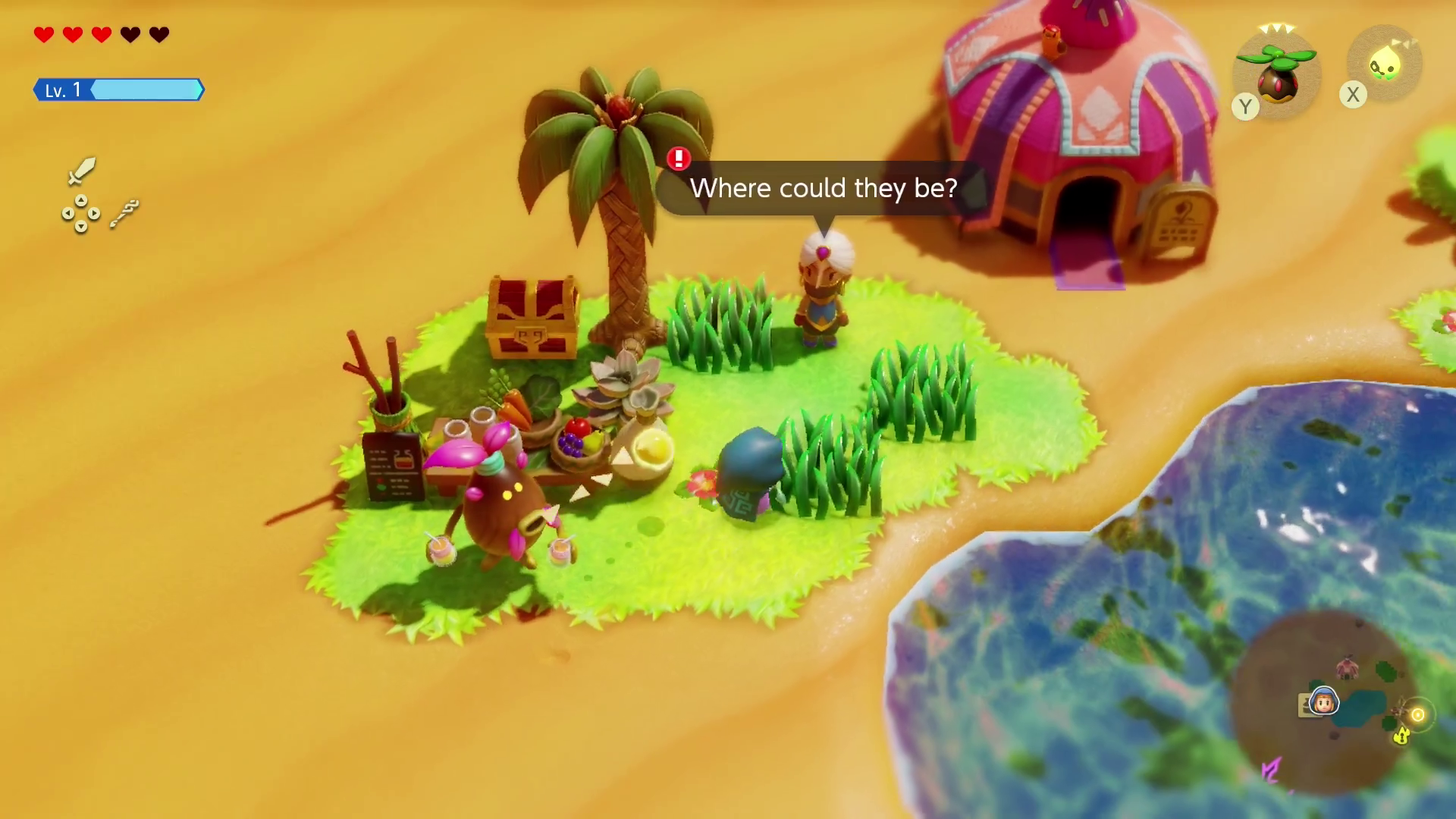Click the purple rift marker on the minimap

pos(1272,771)
